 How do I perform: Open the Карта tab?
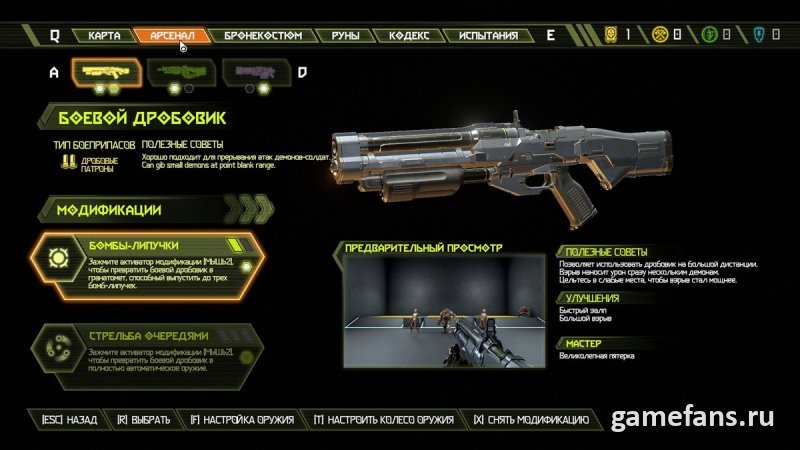pyautogui.click(x=104, y=36)
